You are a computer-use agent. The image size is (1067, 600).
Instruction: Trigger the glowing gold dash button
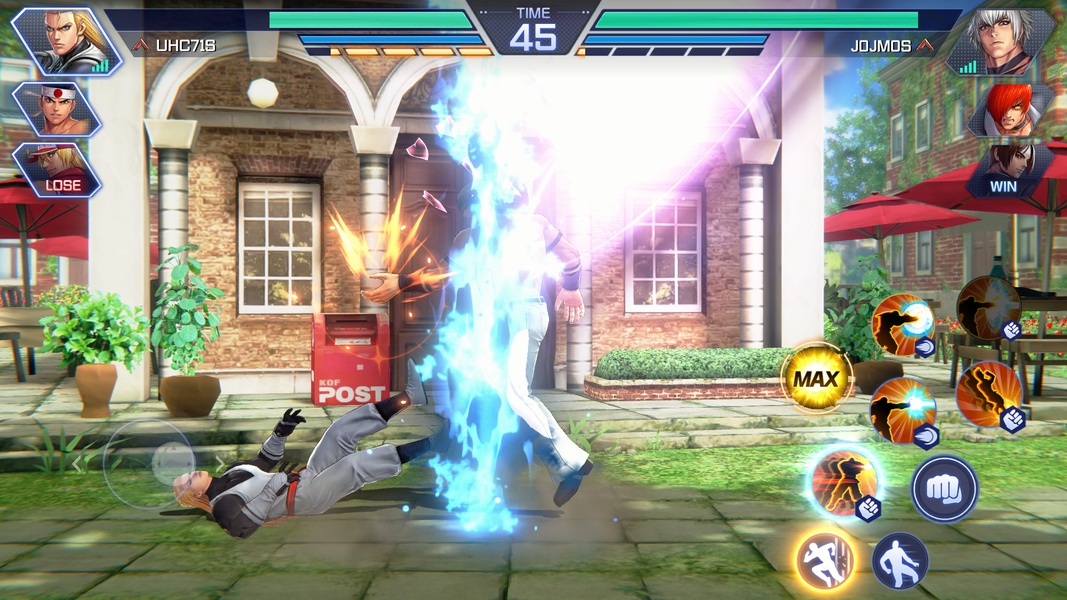point(825,559)
